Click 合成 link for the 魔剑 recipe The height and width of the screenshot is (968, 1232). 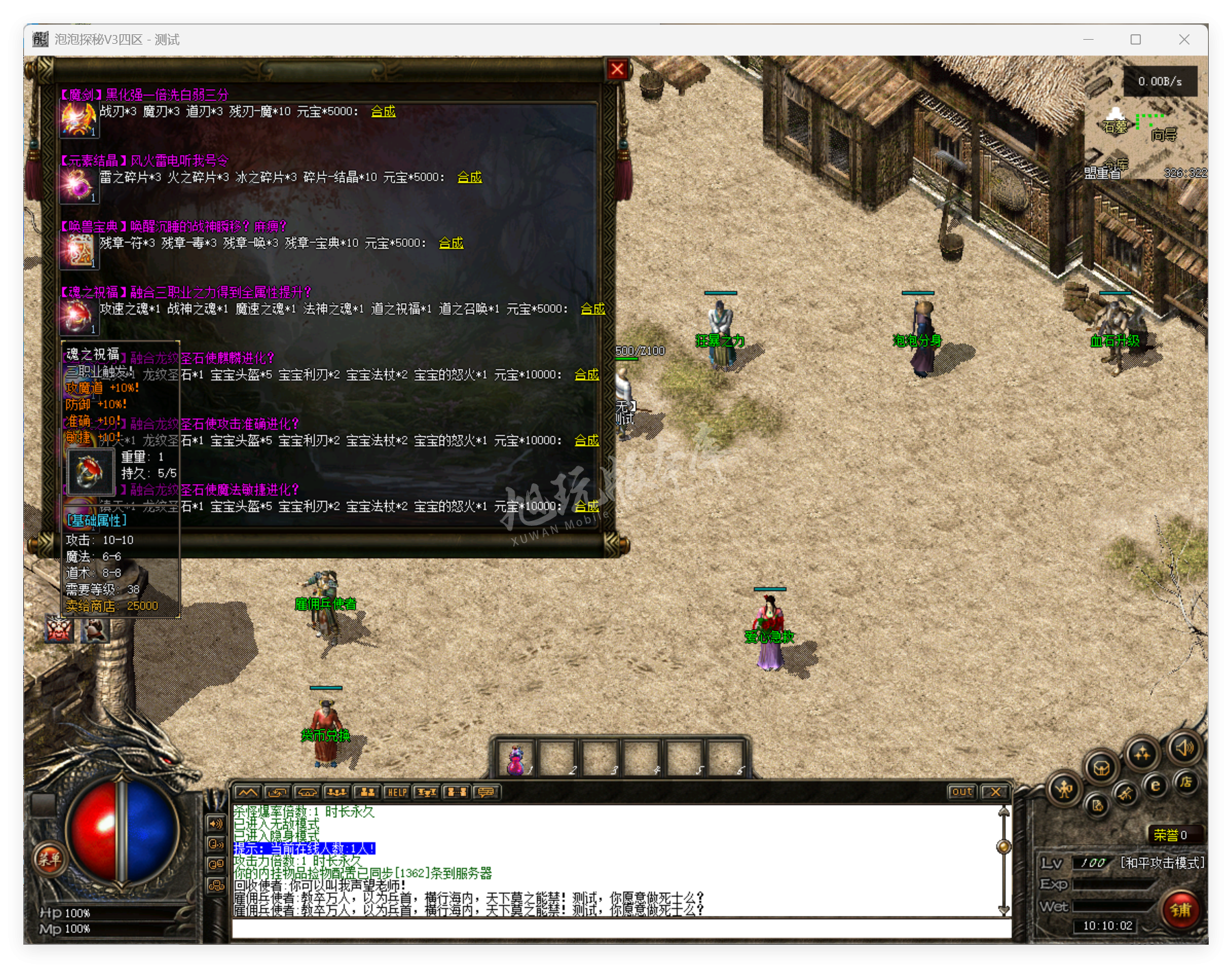(x=383, y=111)
